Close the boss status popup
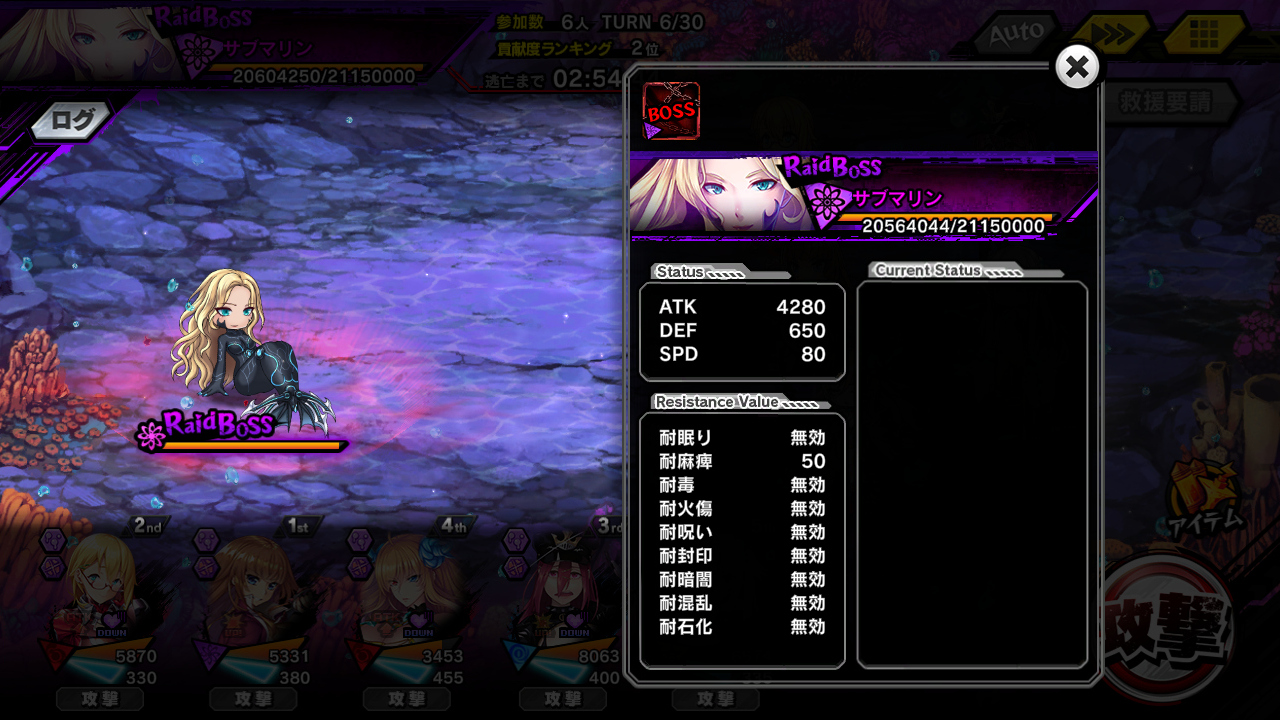Screen dimensions: 1280x720 click(1077, 67)
